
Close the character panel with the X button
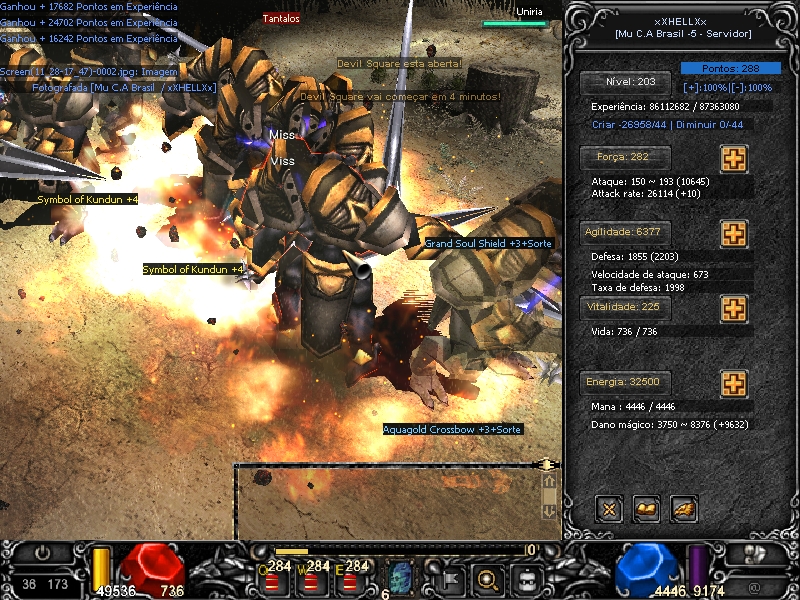(x=608, y=509)
